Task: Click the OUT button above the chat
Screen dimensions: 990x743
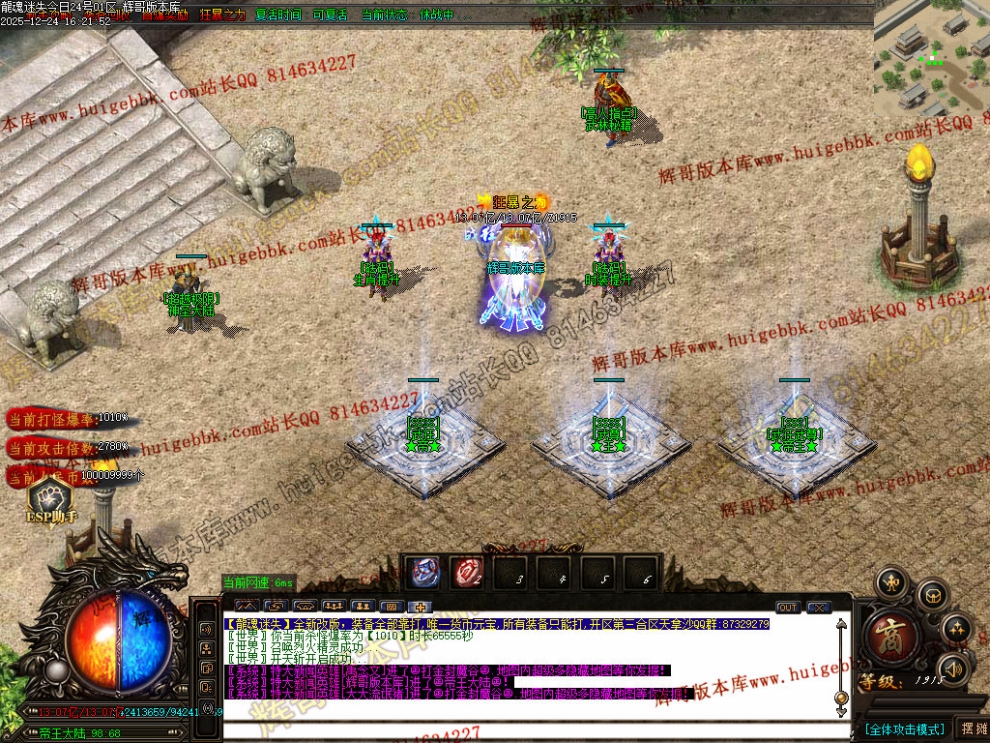Action: 788,607
